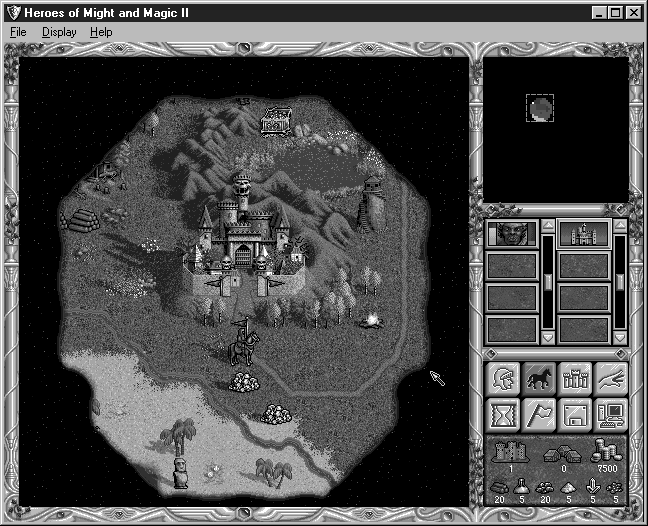Image resolution: width=648 pixels, height=526 pixels.
Task: Select the castle in the town list
Action: (583, 235)
